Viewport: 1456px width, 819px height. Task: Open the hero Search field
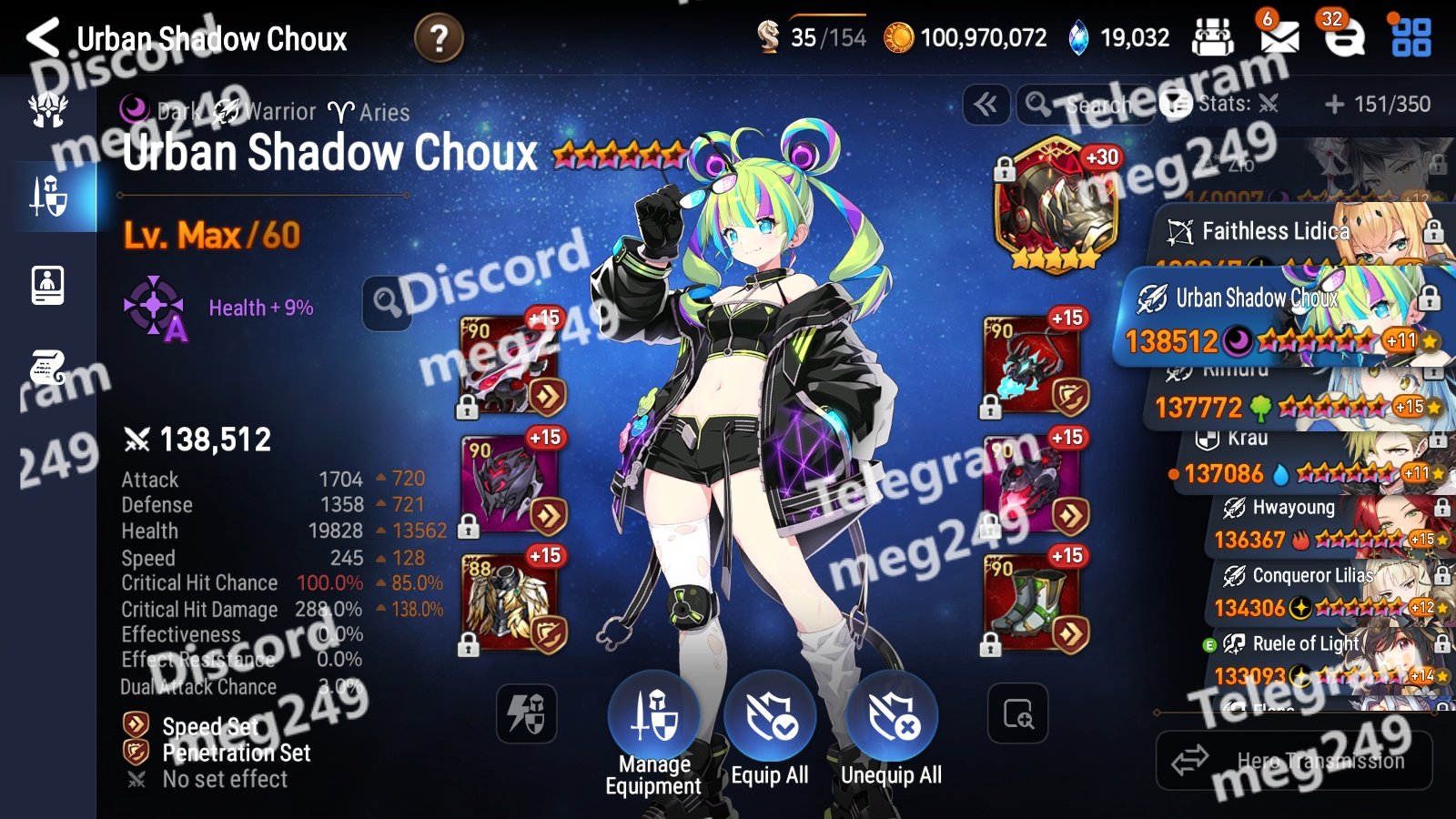[1083, 105]
